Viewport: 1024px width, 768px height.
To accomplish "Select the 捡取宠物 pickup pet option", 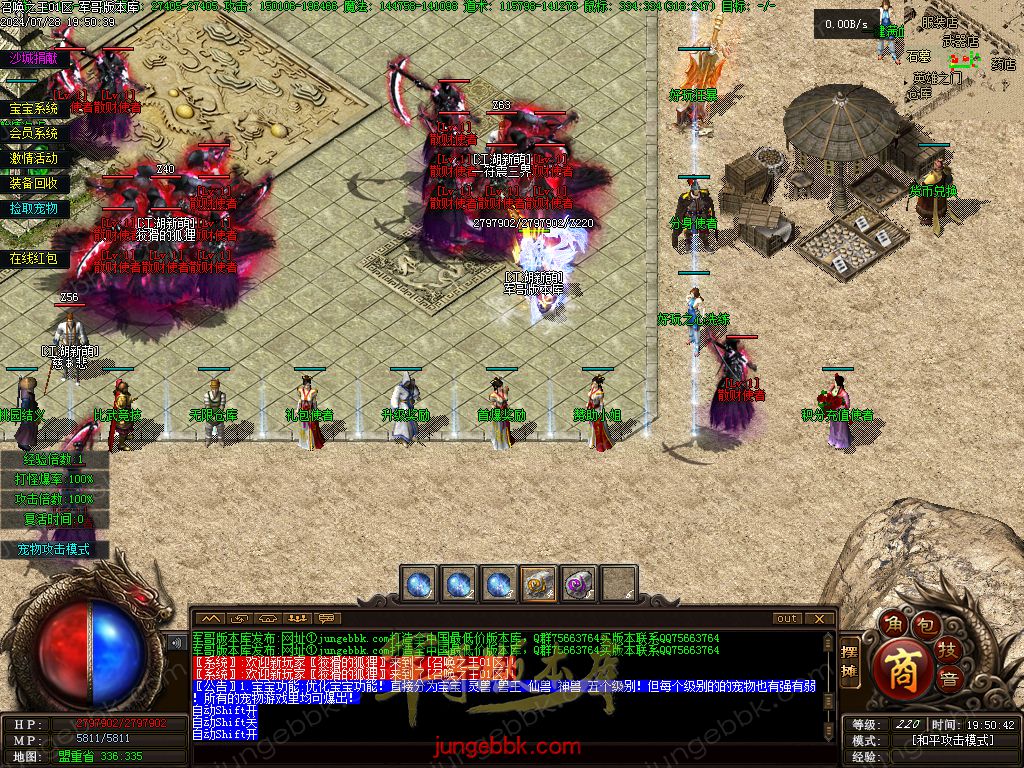I will pyautogui.click(x=34, y=209).
